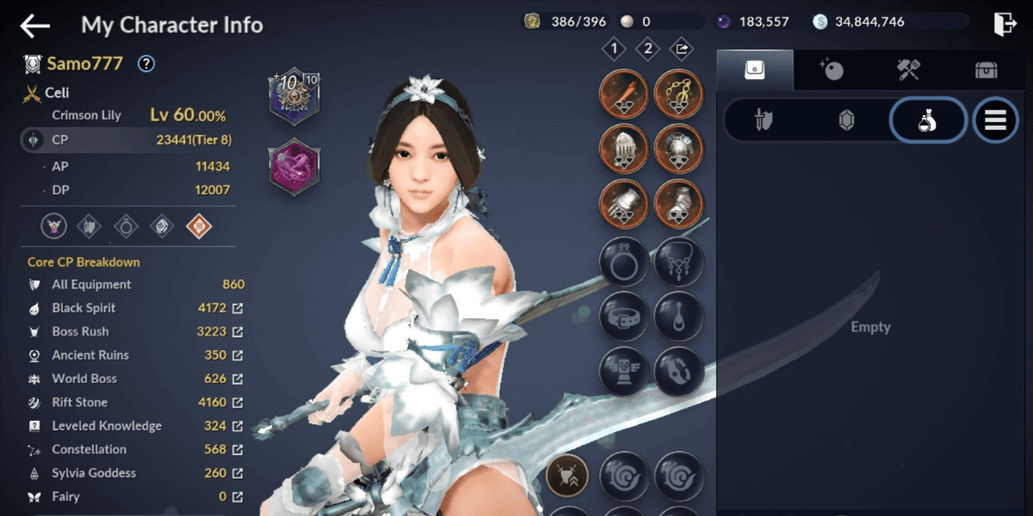Viewport: 1033px width, 516px height.
Task: Select the equipped main weapon slot
Action: (x=623, y=94)
